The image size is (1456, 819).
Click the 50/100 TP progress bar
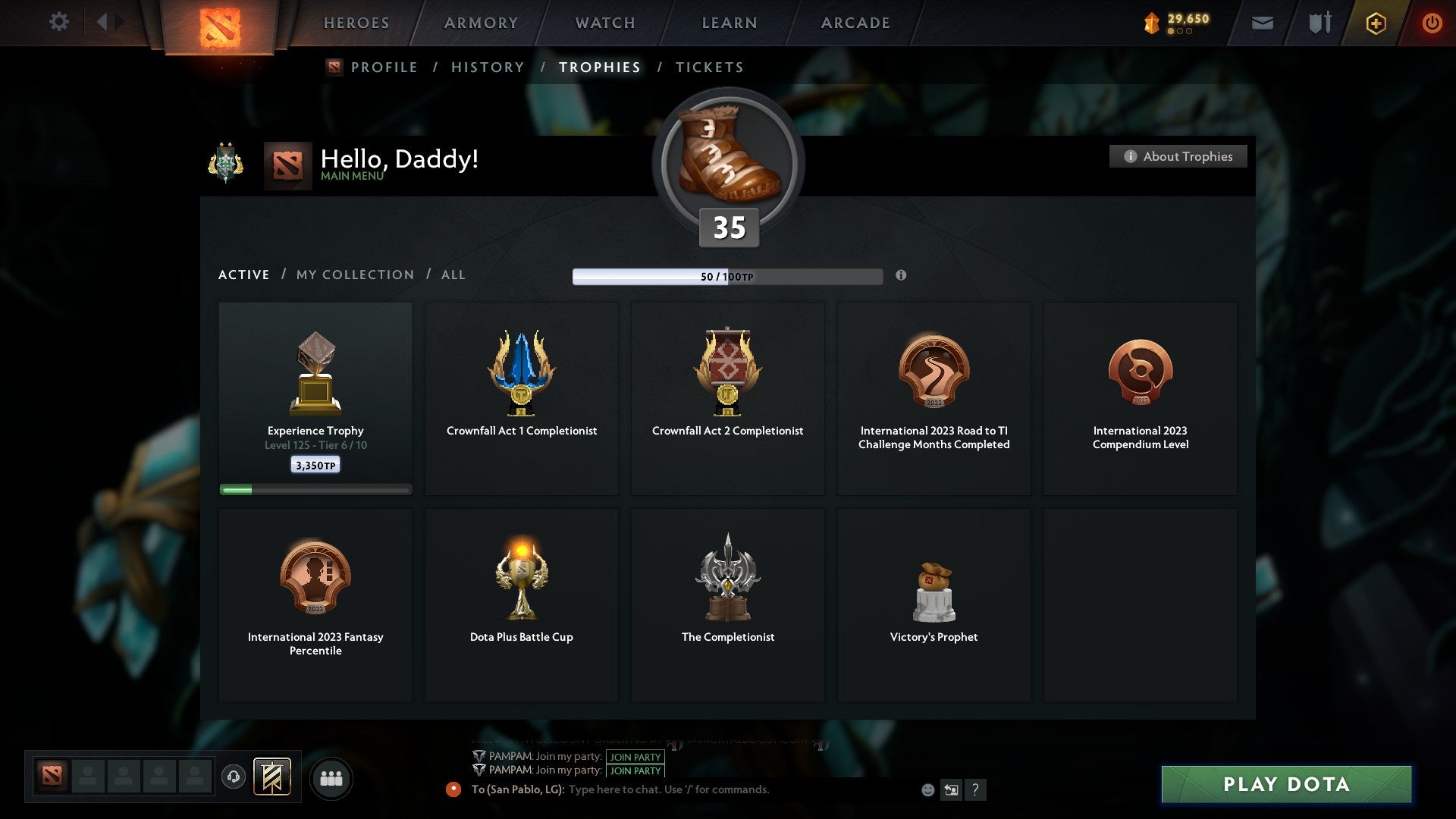(x=728, y=276)
